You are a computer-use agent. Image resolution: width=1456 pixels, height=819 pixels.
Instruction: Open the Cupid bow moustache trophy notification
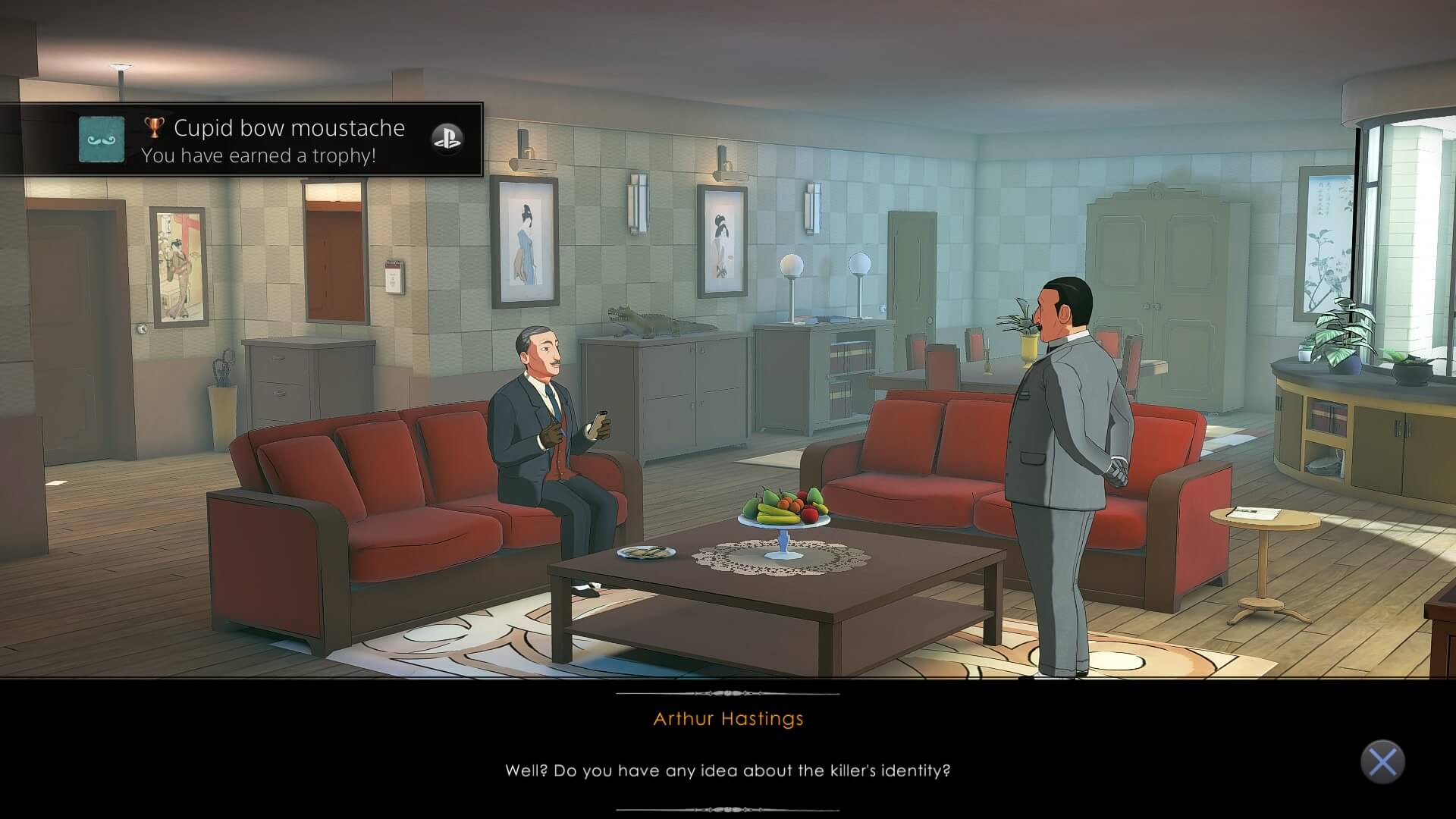tap(273, 140)
